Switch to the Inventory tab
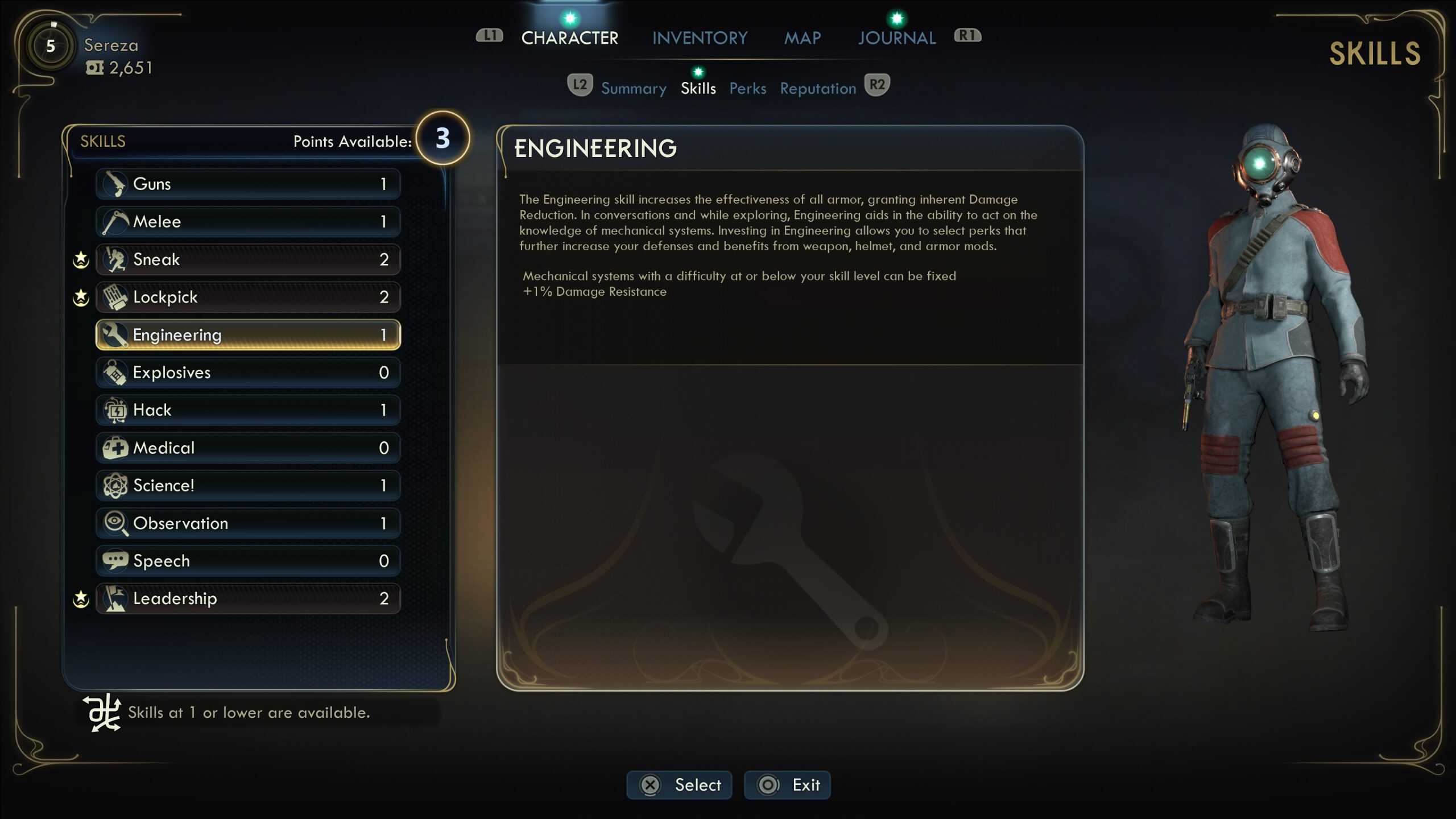 coord(700,38)
